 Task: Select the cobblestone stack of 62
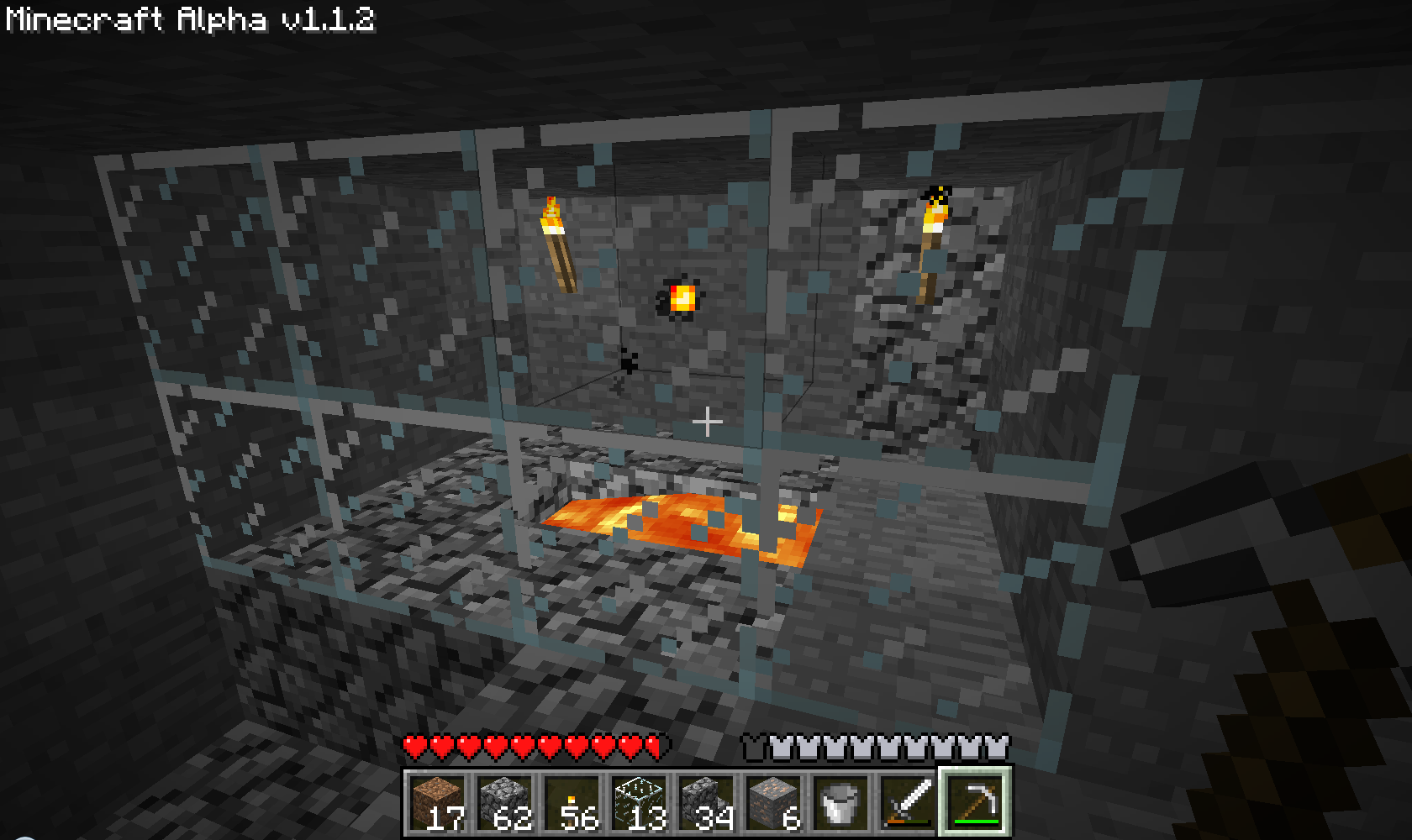point(505,802)
